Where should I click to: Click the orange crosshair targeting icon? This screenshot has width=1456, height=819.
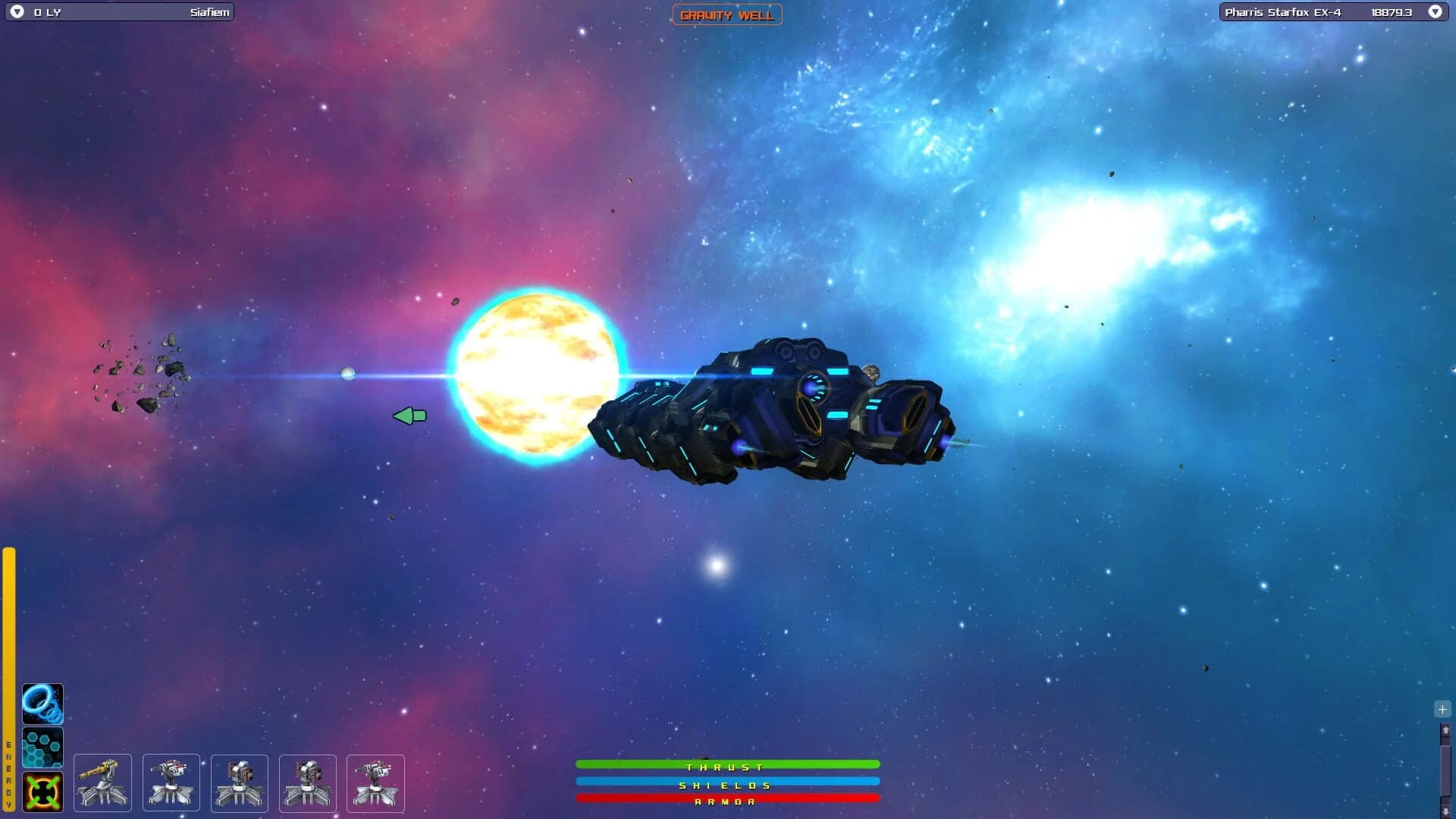click(x=42, y=791)
